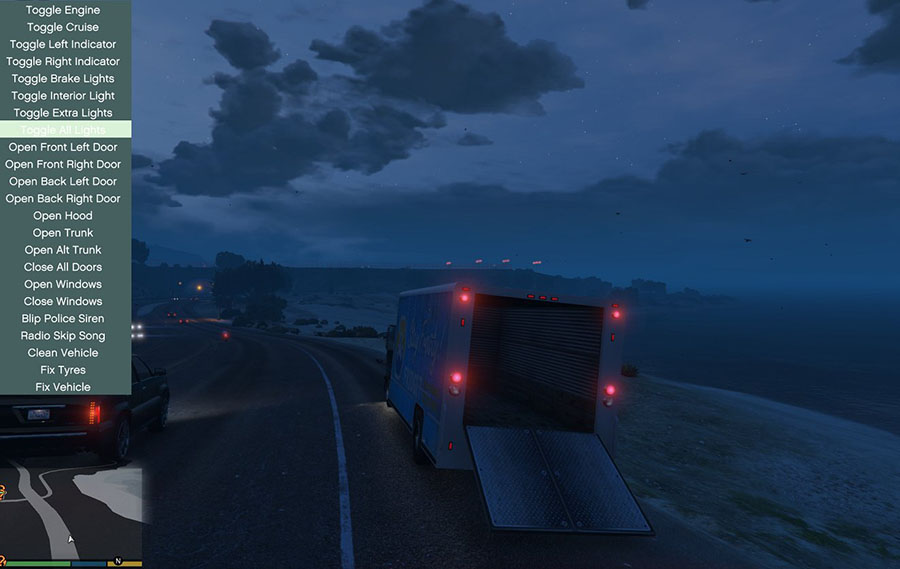This screenshot has height=569, width=900.
Task: Select Toggle Extra Lights entry
Action: click(63, 113)
